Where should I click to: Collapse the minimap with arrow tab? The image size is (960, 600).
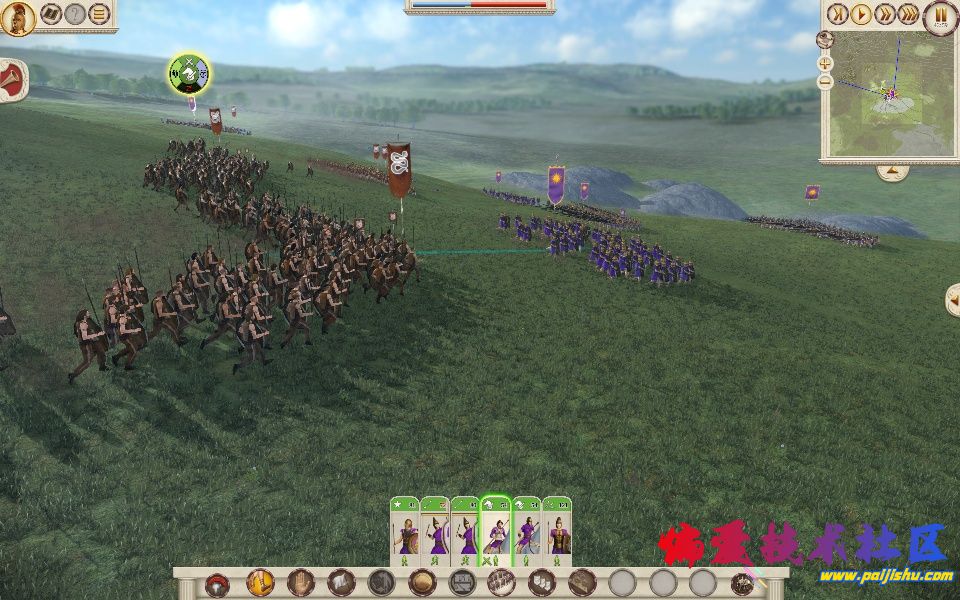point(892,172)
